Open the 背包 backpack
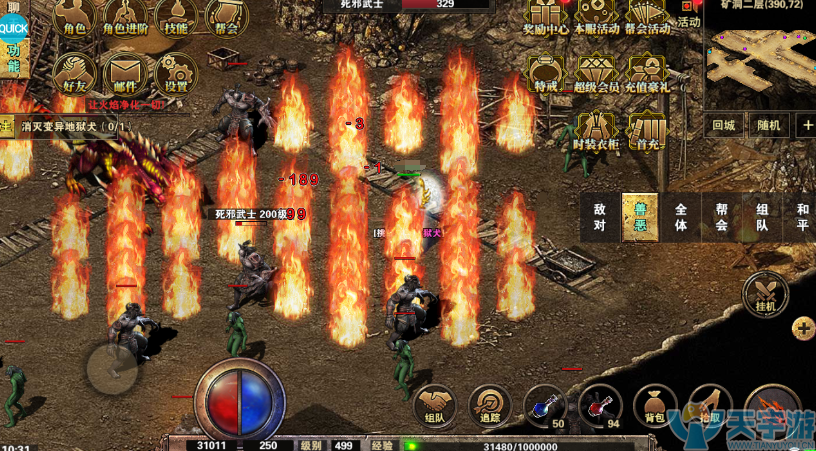The image size is (816, 451). pyautogui.click(x=654, y=405)
